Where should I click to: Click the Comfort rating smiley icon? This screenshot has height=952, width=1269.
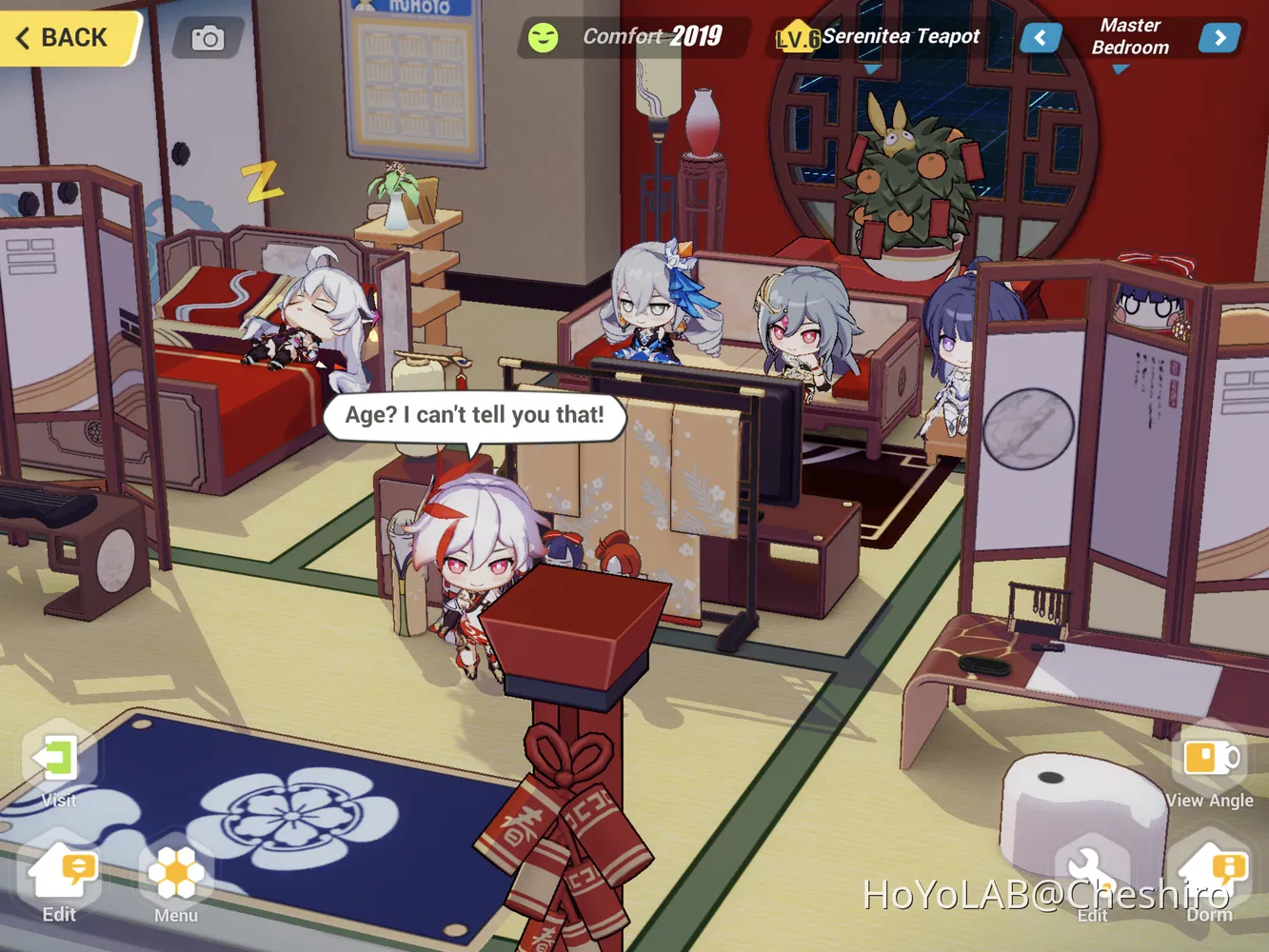pyautogui.click(x=543, y=36)
